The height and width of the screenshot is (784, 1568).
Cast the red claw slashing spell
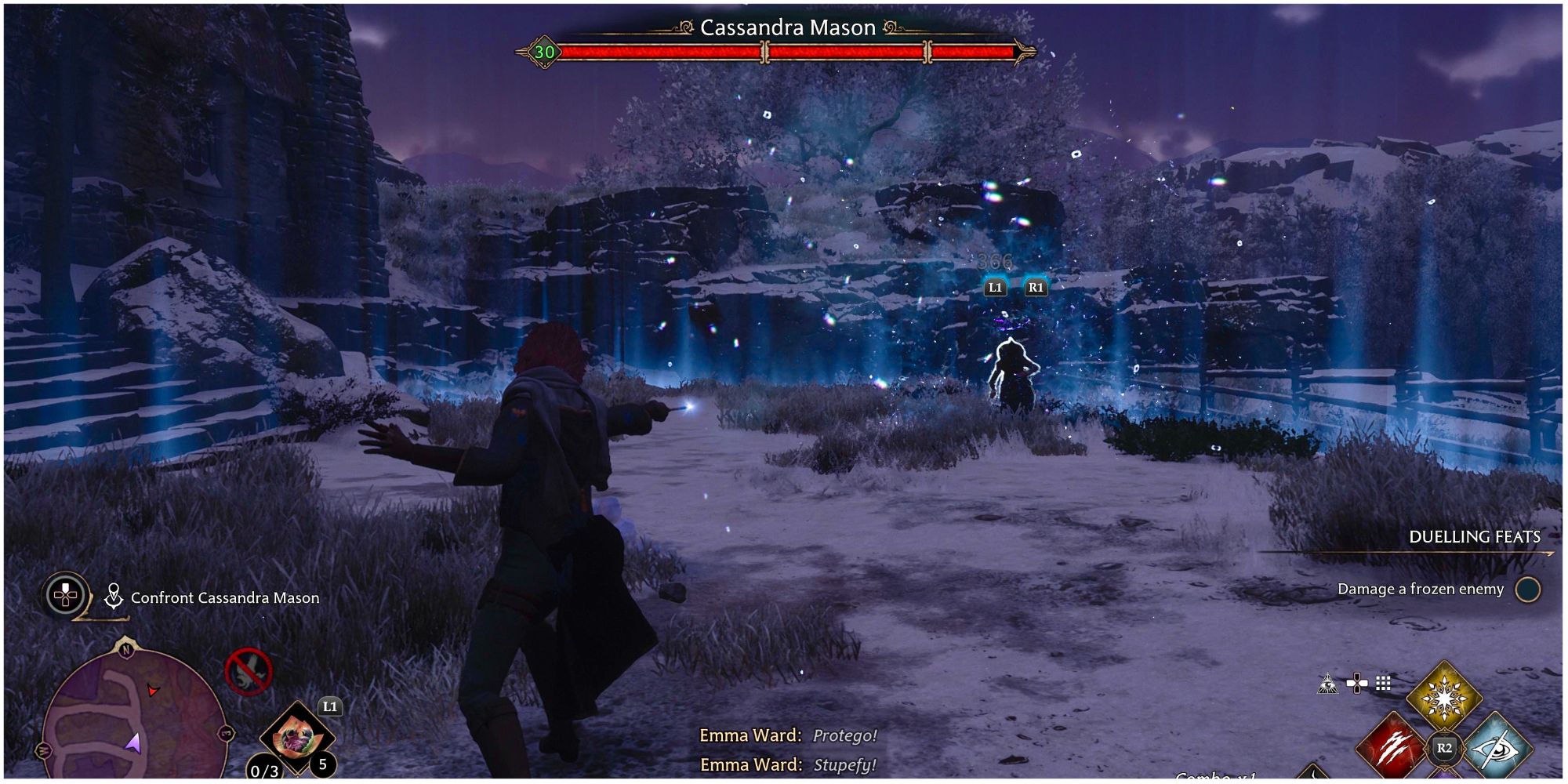1390,749
